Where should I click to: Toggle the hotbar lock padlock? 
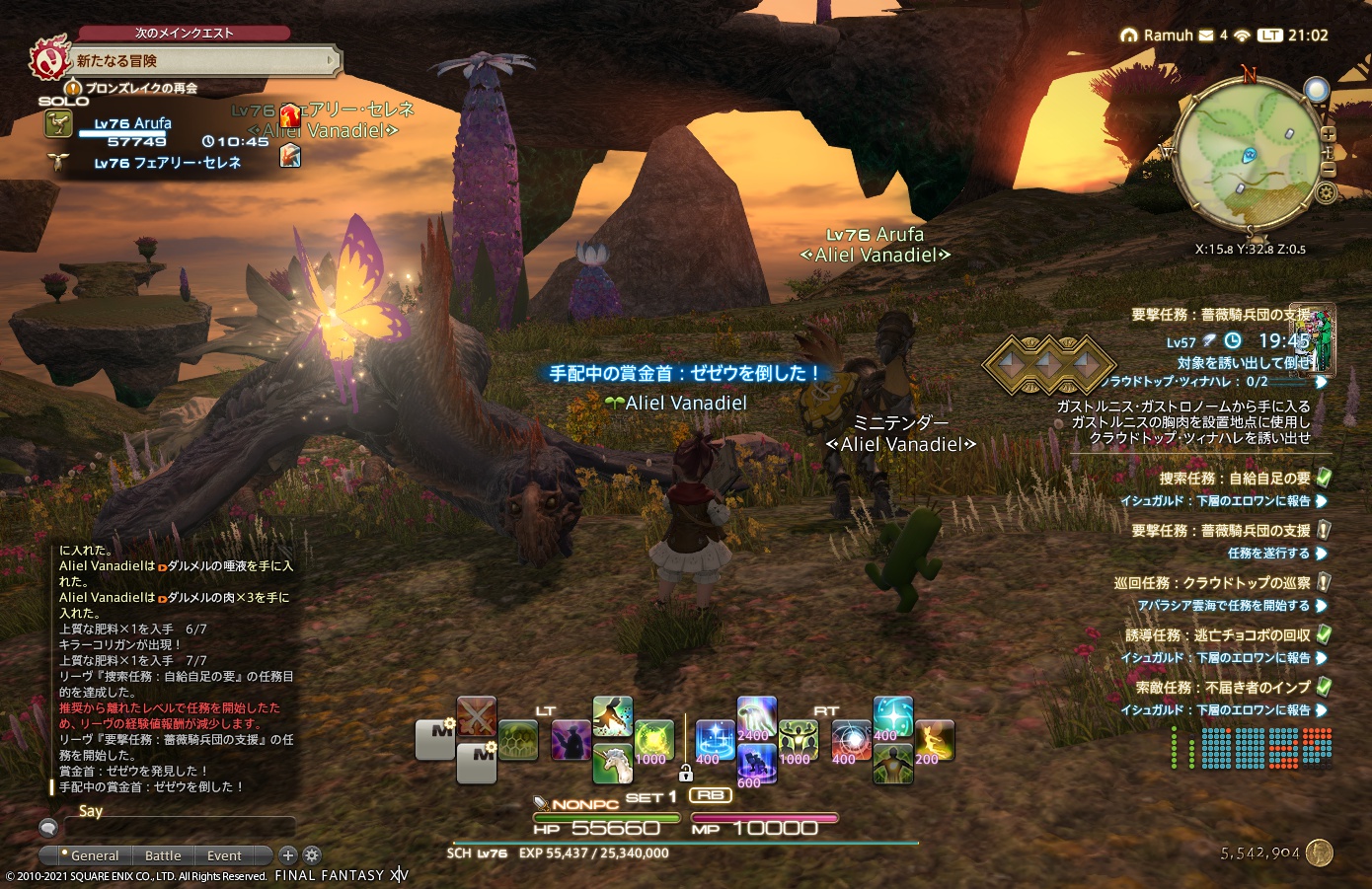(x=686, y=776)
